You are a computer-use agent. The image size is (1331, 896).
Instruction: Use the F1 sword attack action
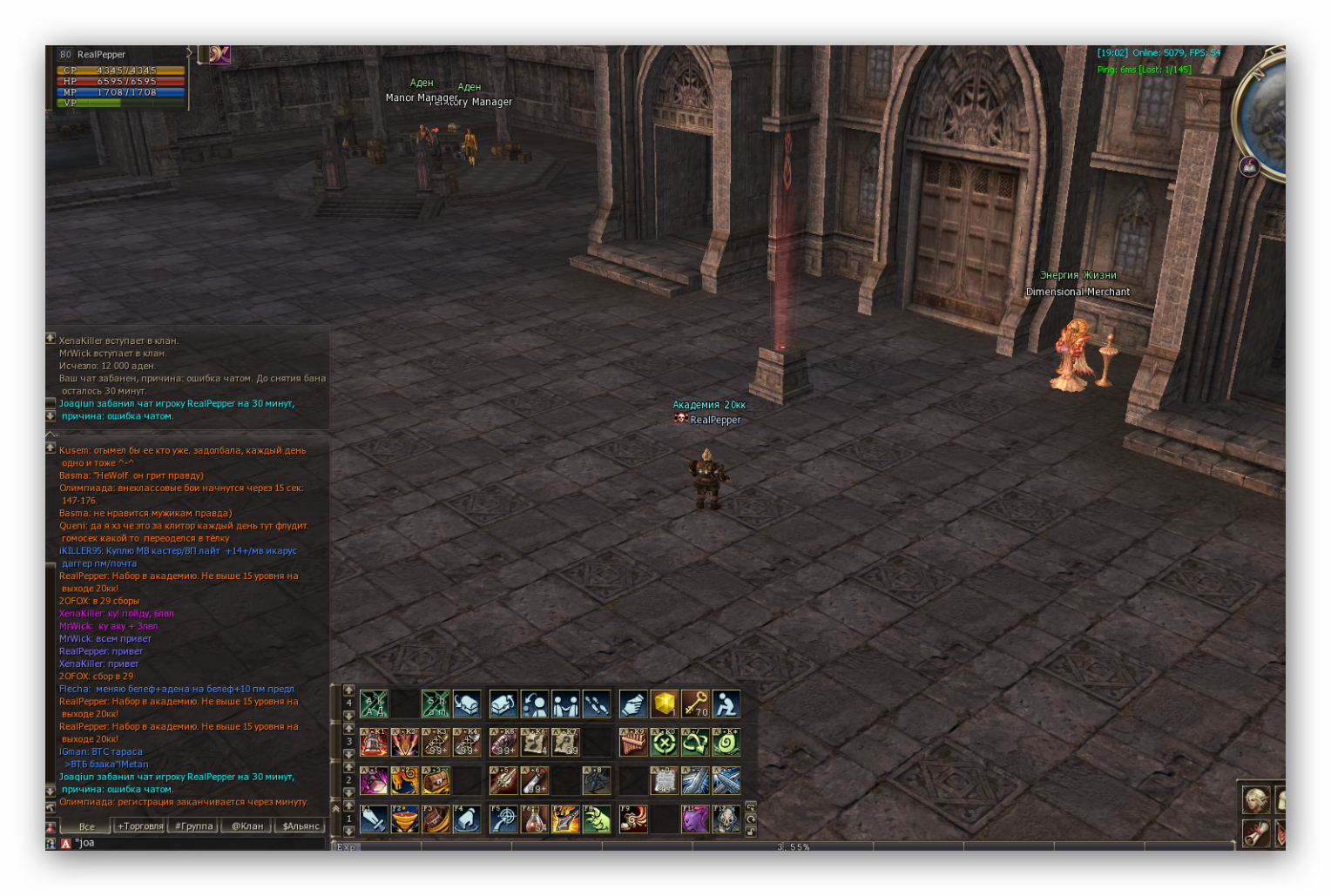tap(374, 819)
